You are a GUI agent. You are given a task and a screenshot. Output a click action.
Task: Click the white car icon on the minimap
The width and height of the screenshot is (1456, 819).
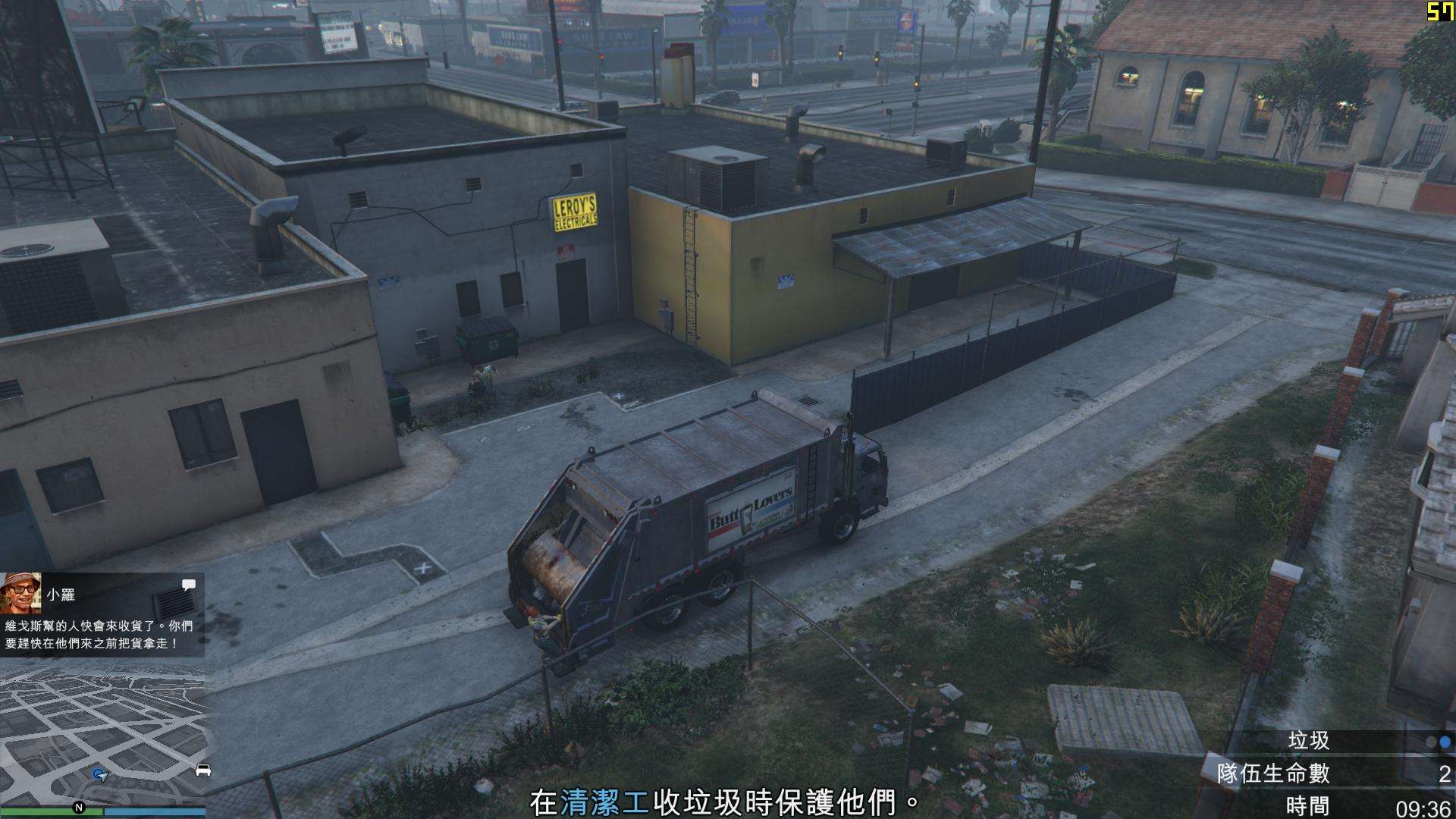(x=202, y=770)
